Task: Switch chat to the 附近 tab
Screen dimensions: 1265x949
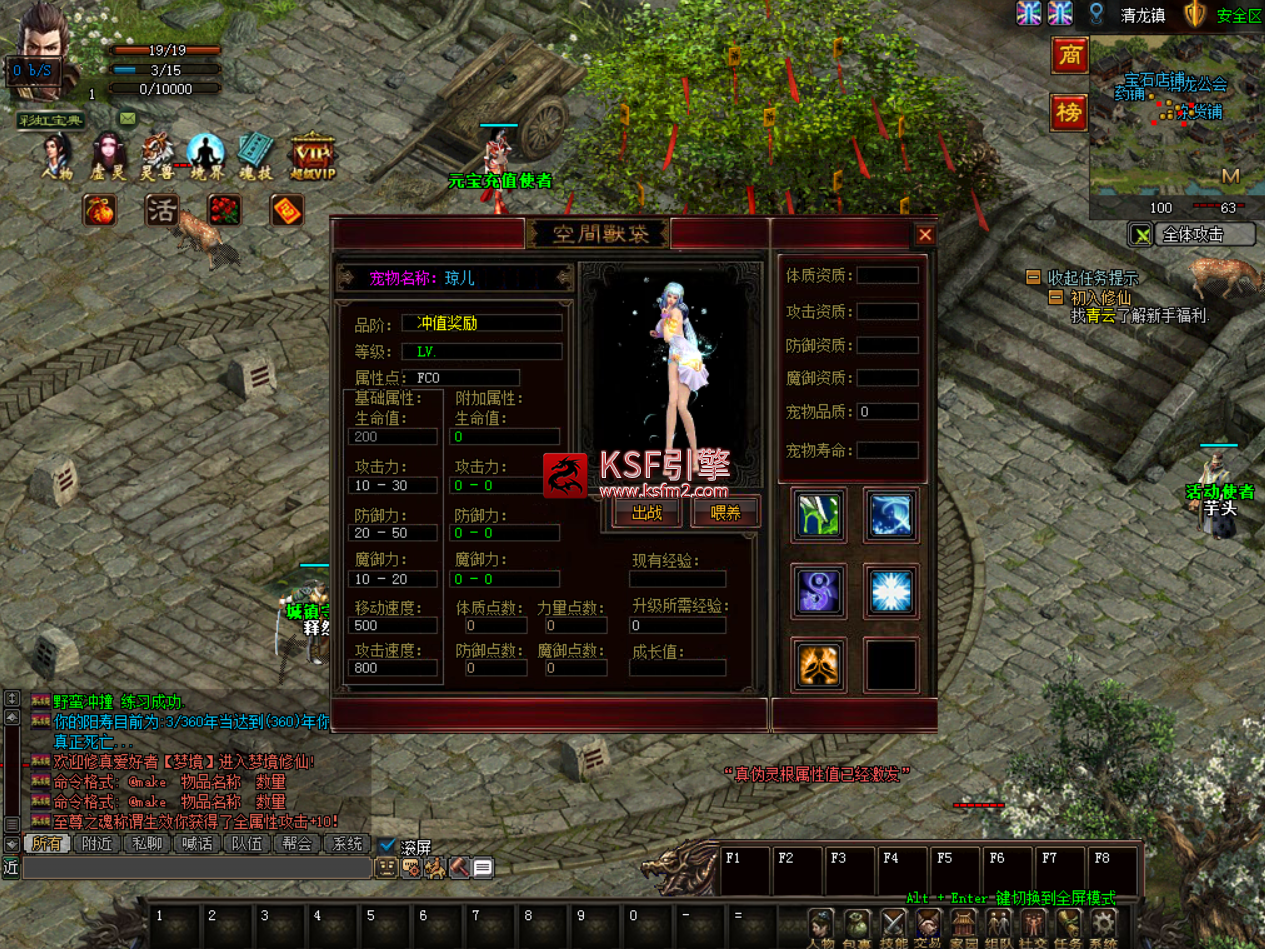Action: pyautogui.click(x=98, y=844)
